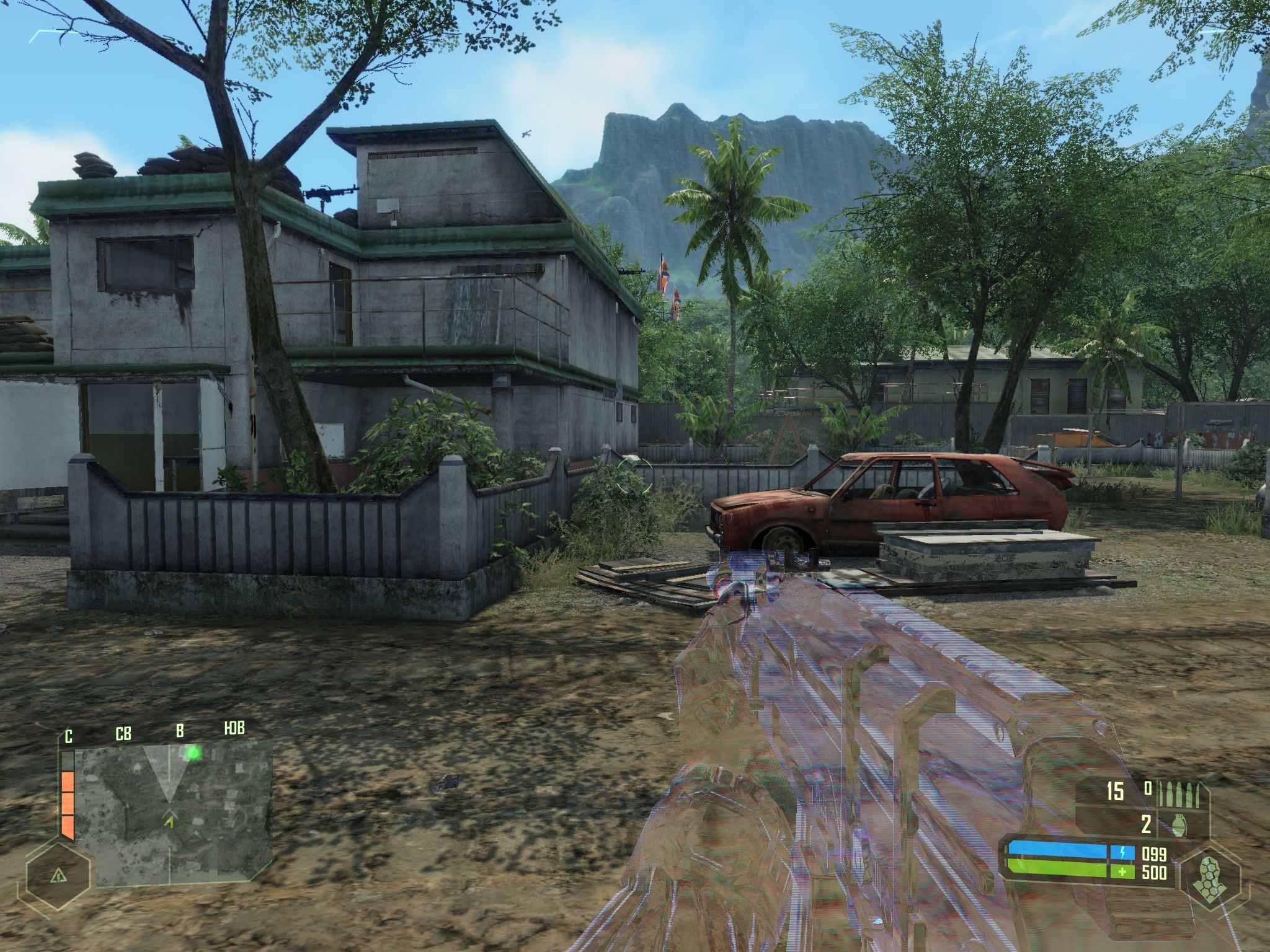Click the rifle magazine ammo icon
Screen dimensions: 1270x952
click(x=1178, y=793)
